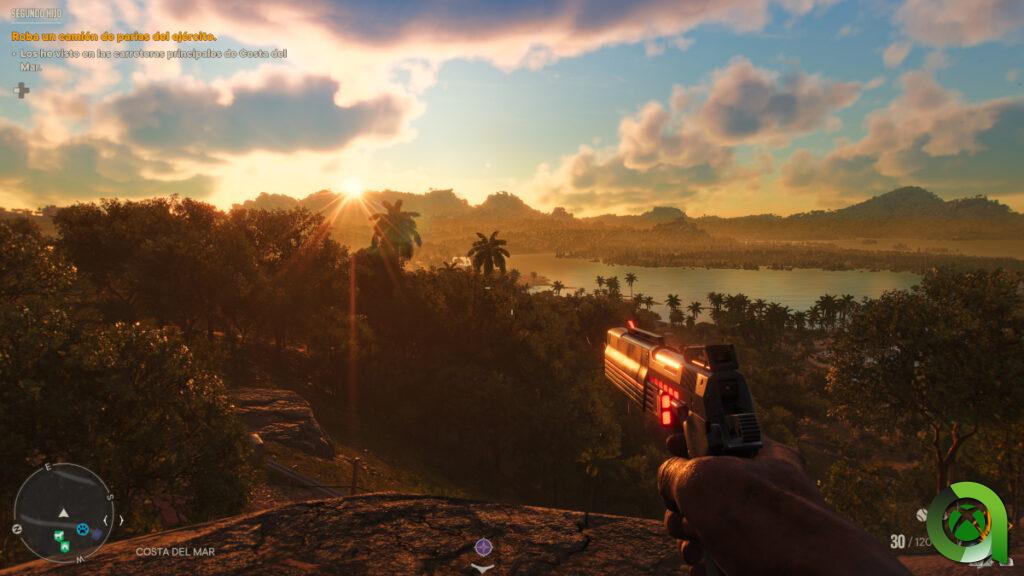This screenshot has width=1024, height=576.
Task: Click the purple compass marker icon
Action: click(x=483, y=546)
